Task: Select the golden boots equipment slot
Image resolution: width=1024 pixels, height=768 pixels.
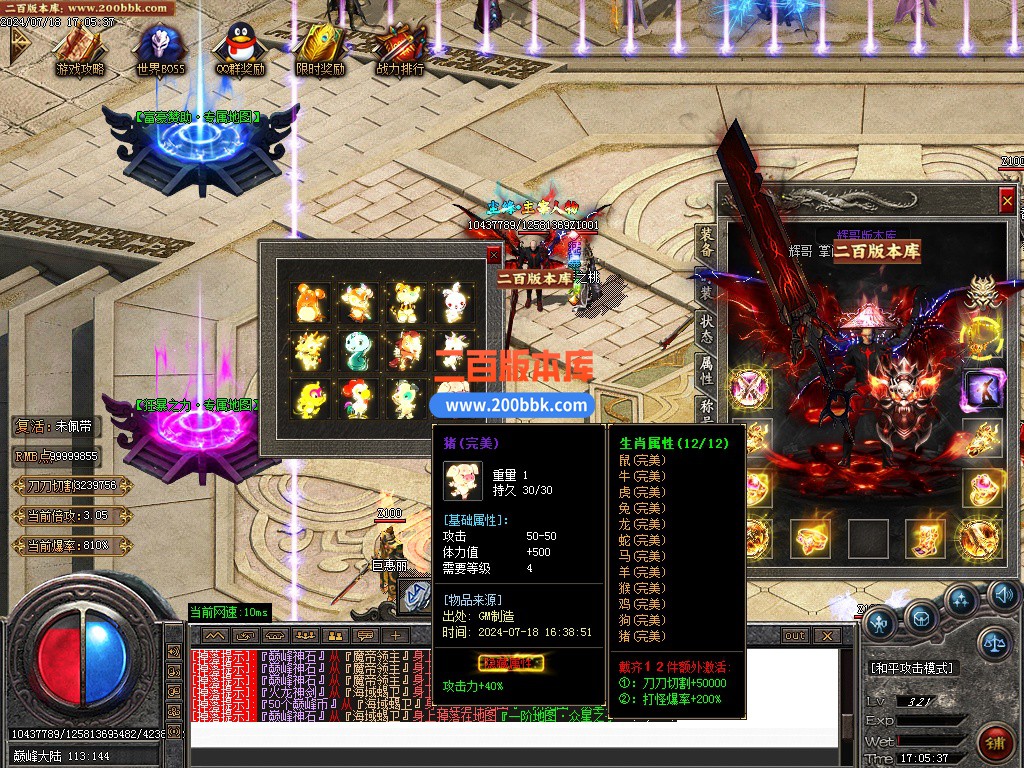Action: tap(925, 538)
